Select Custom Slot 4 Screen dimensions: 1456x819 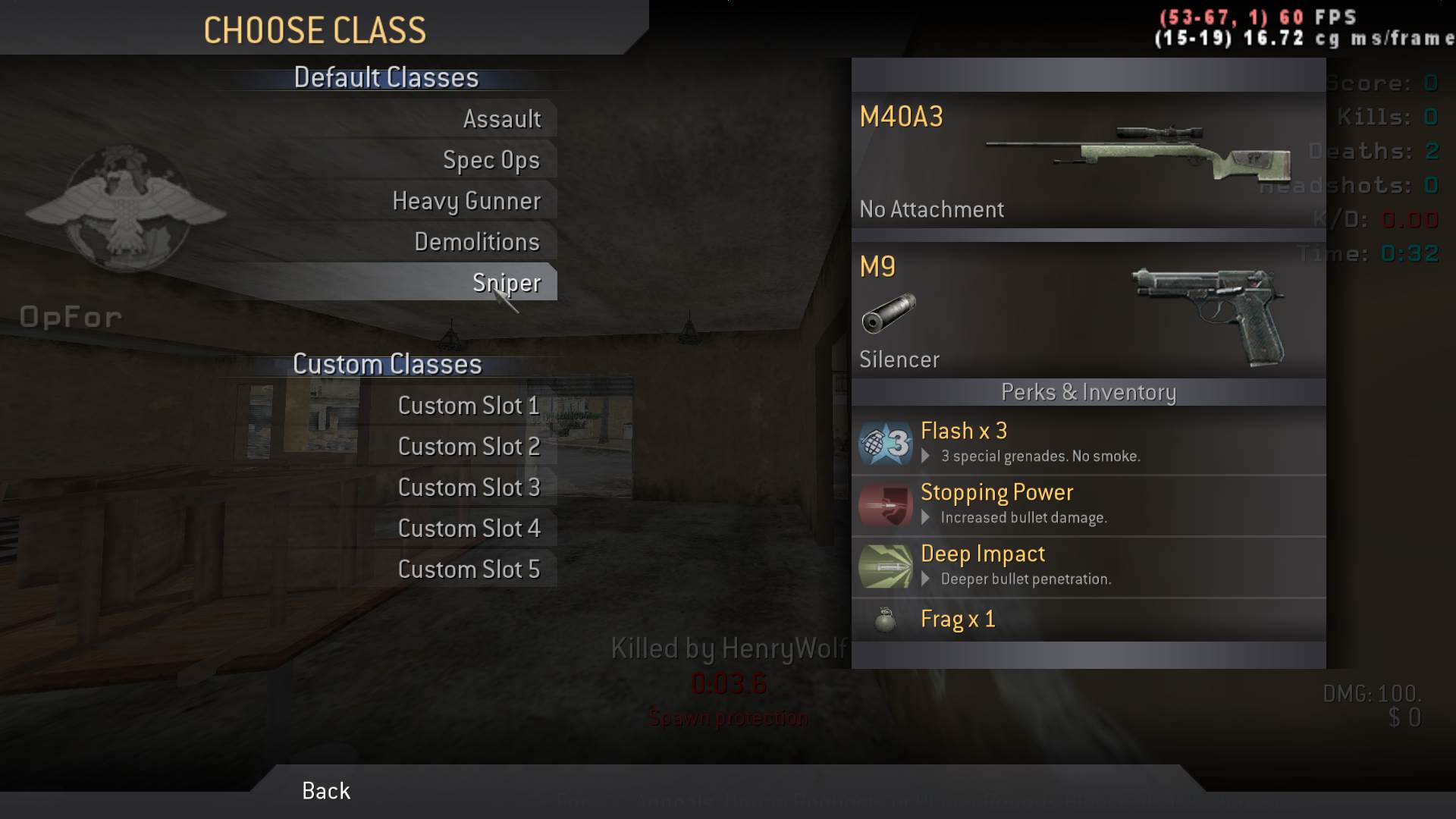tap(469, 529)
